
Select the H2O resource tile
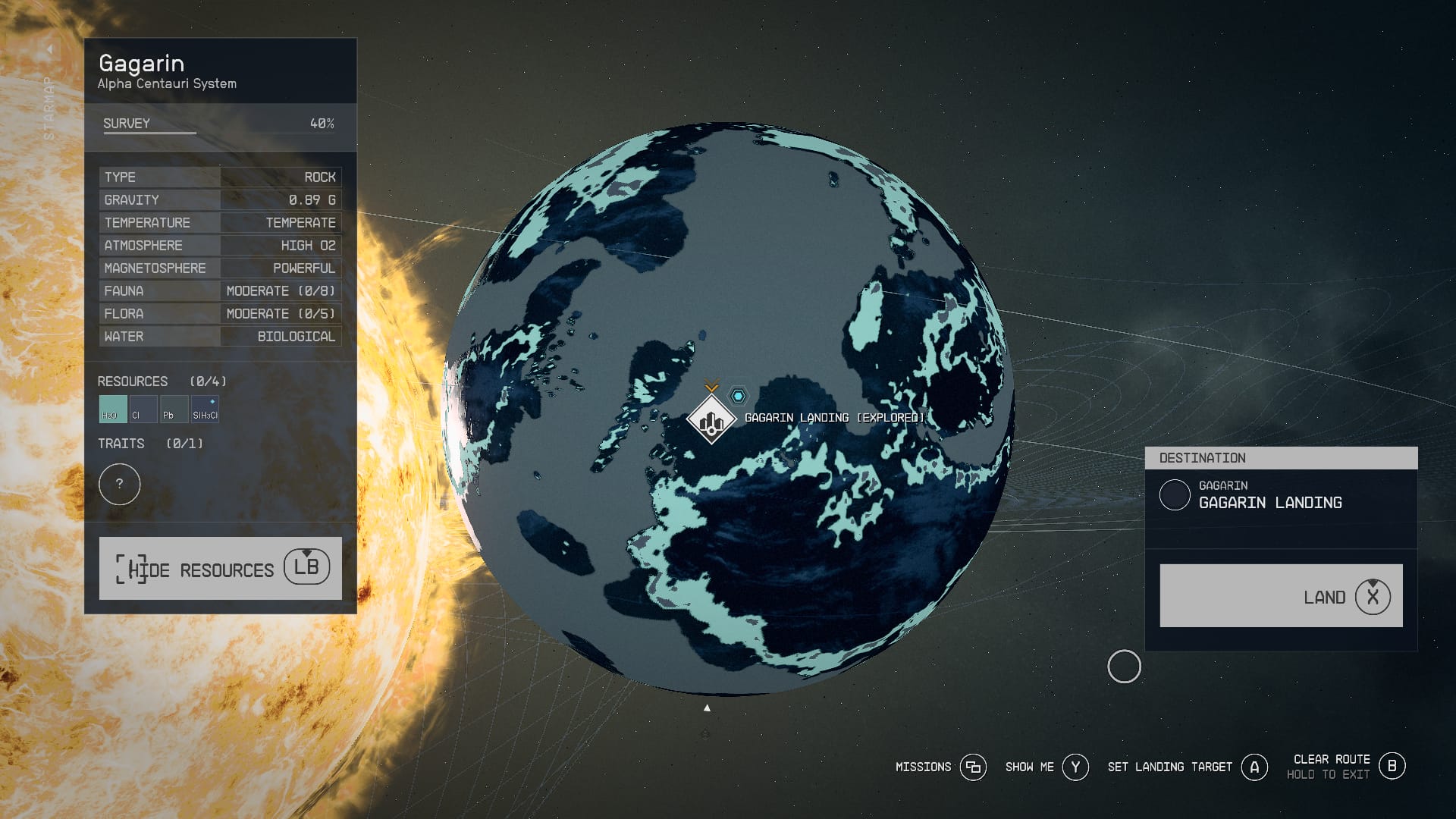point(112,409)
